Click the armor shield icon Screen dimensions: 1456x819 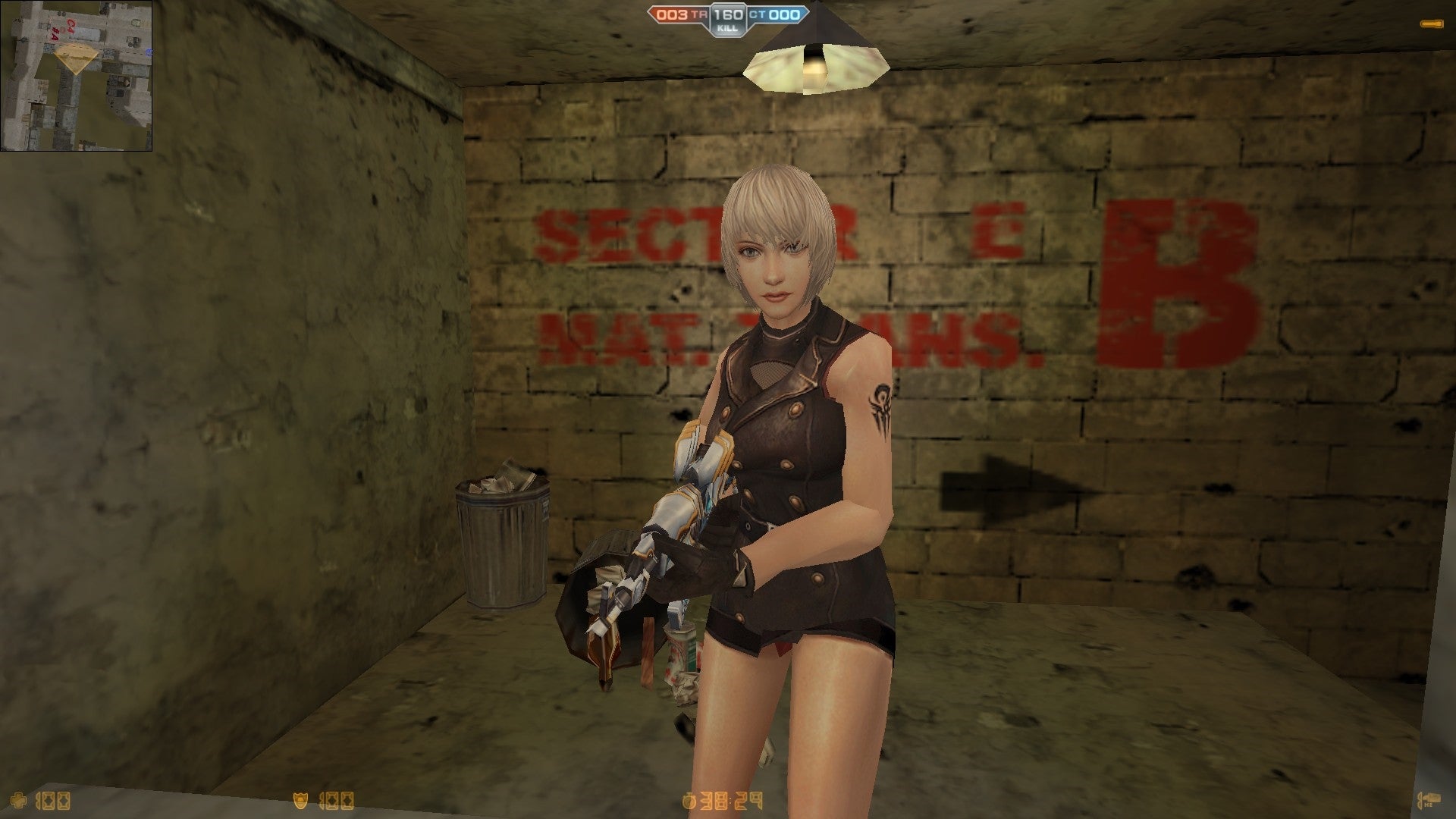pos(302,800)
